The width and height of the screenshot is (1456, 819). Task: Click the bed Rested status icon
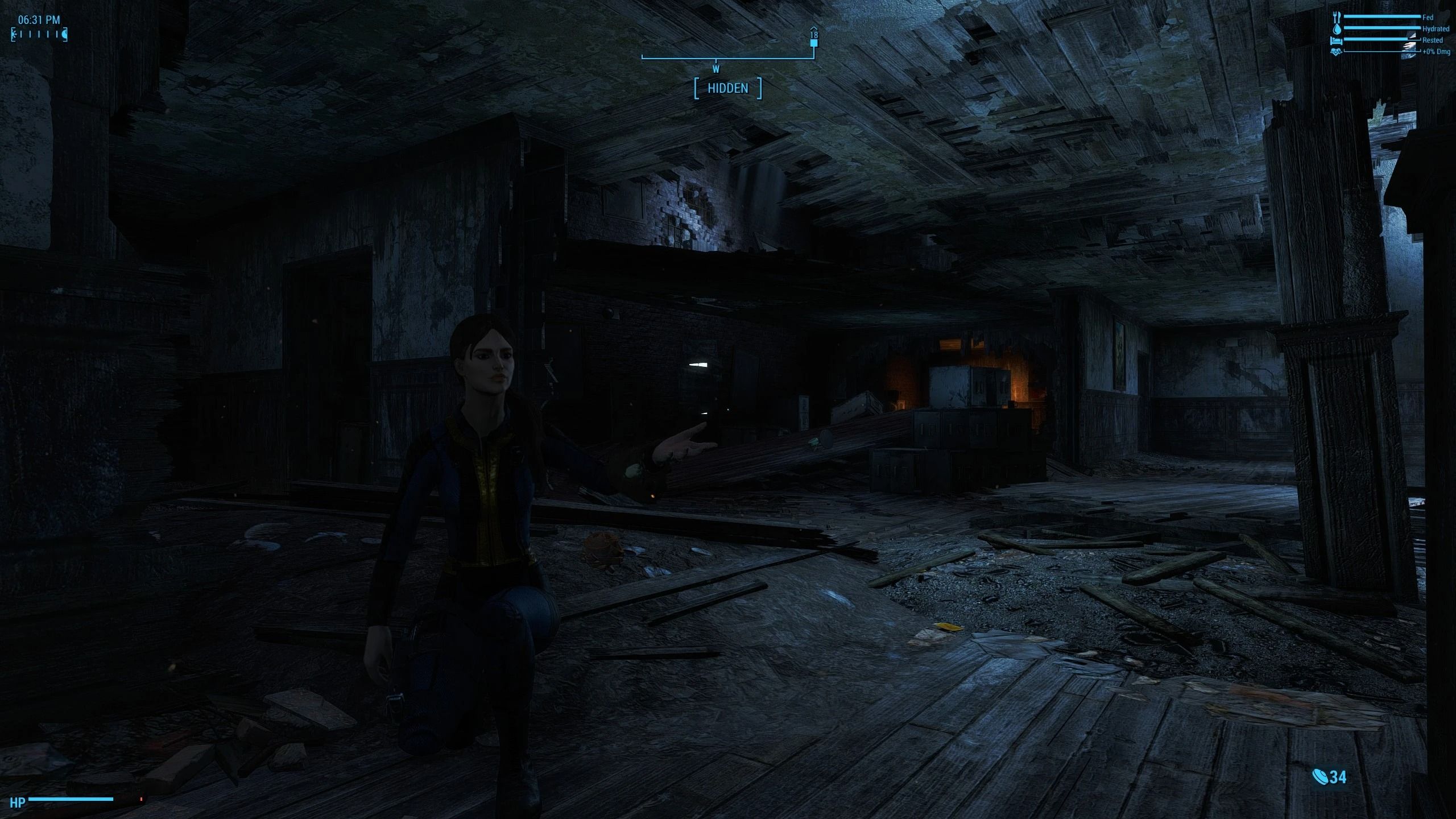[x=1335, y=40]
